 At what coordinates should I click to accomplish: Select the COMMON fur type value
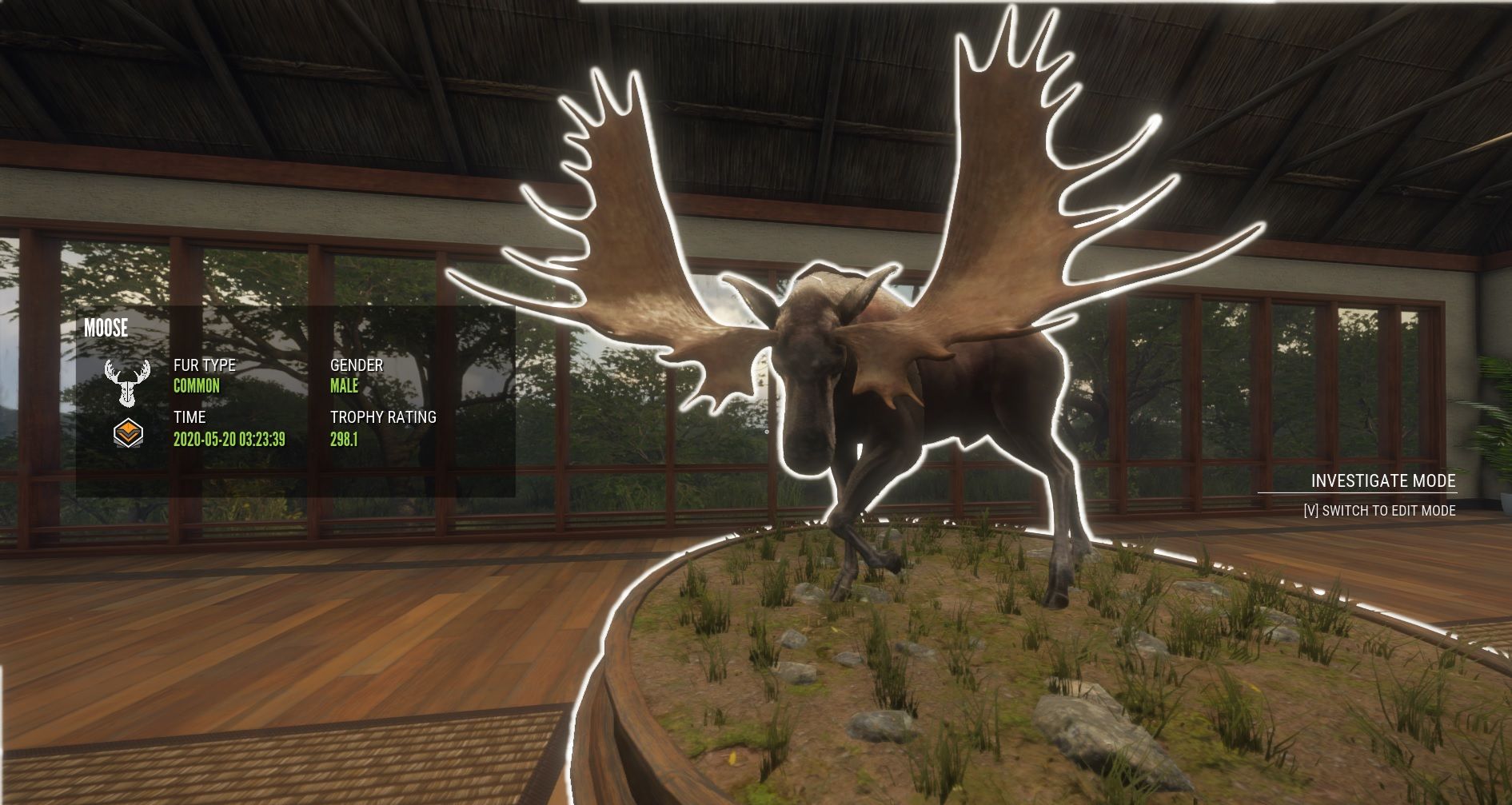(197, 386)
